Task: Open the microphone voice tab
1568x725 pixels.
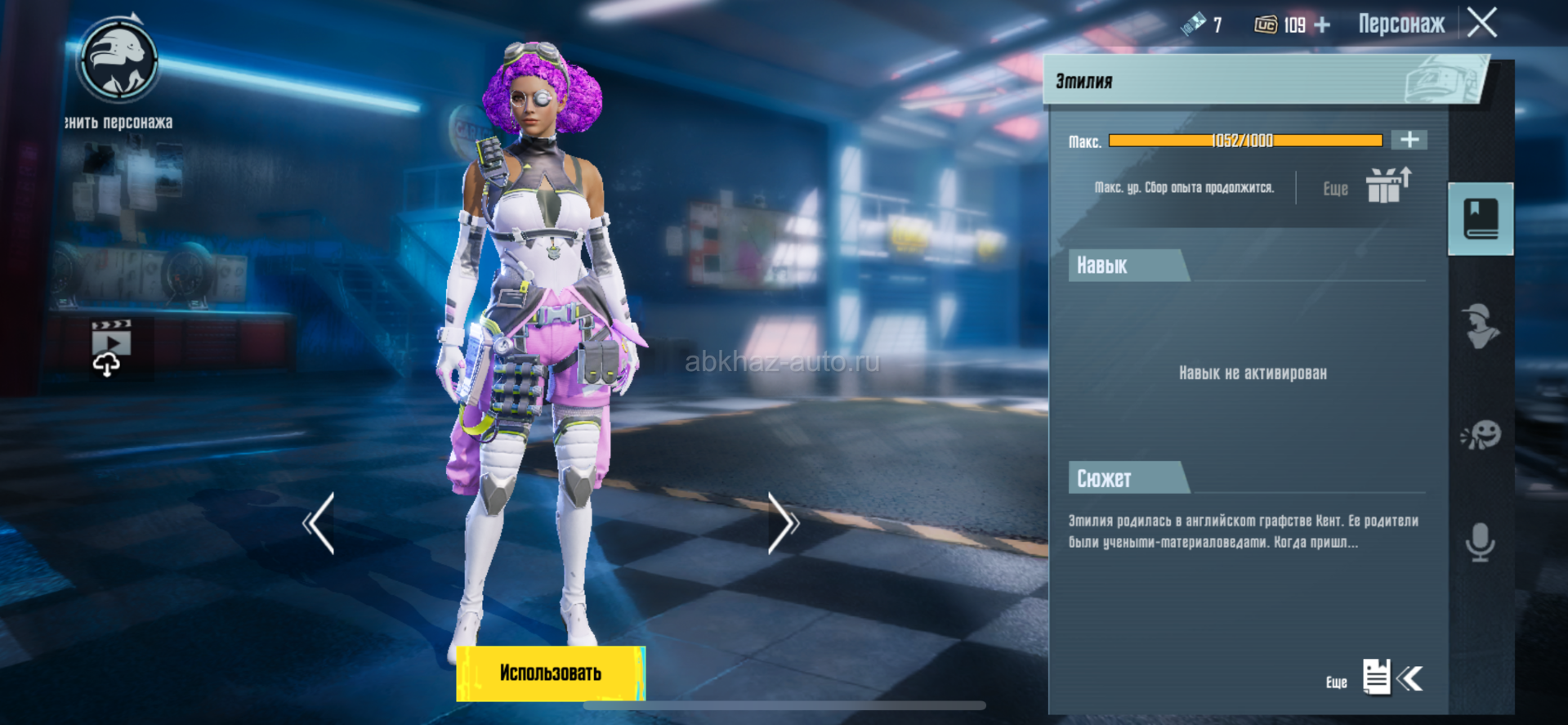Action: click(1481, 542)
